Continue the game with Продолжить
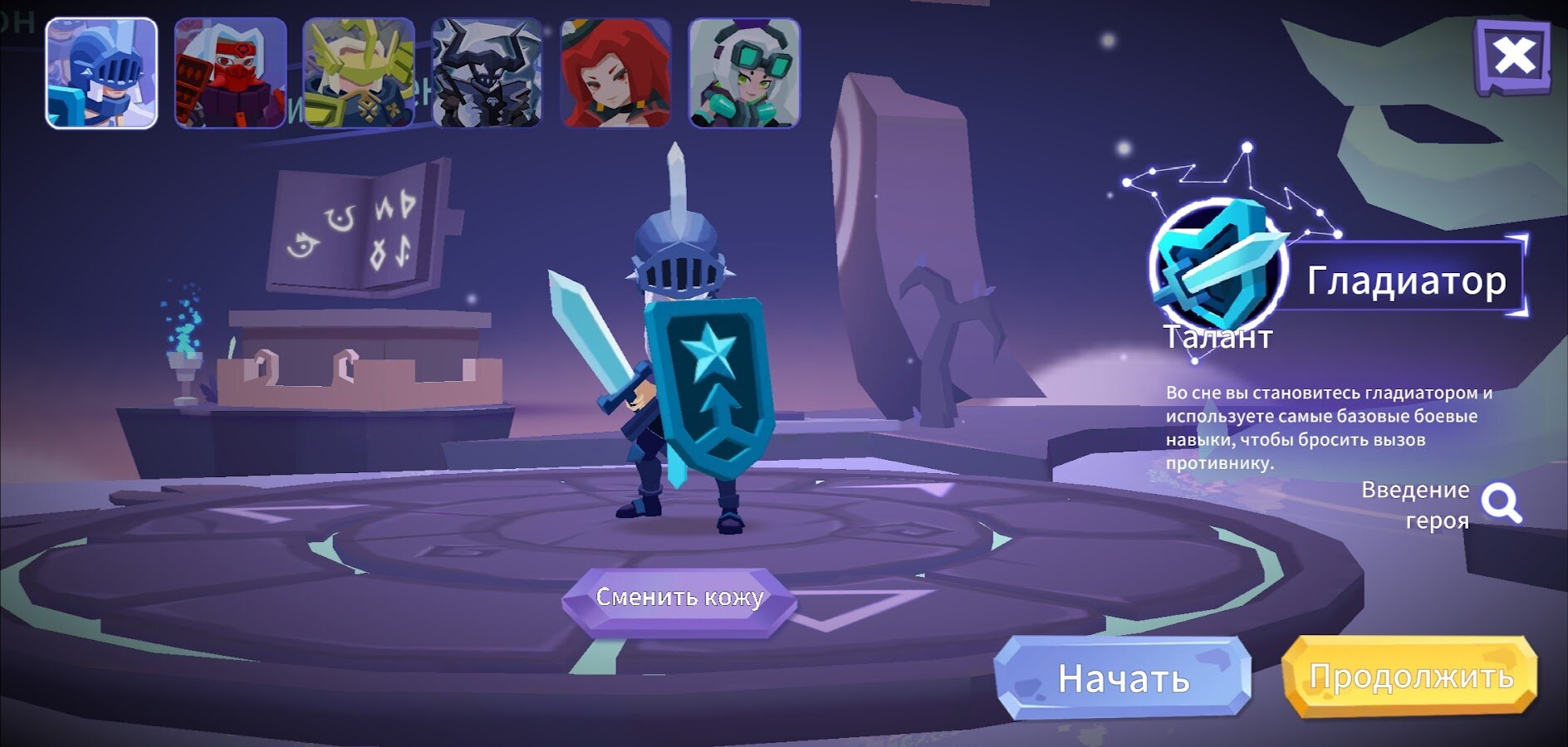 pyautogui.click(x=1410, y=676)
